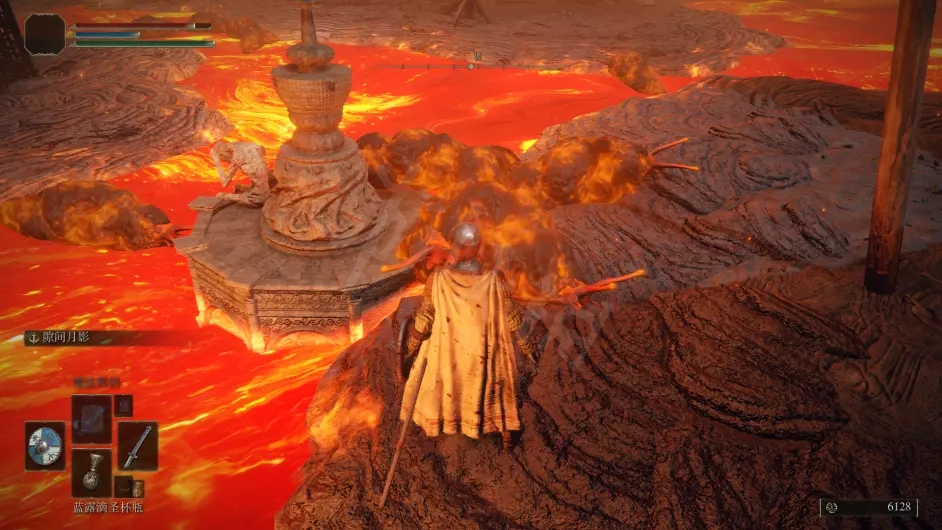
Task: Click the octagonal frame beside the health bar
Action: 45,33
